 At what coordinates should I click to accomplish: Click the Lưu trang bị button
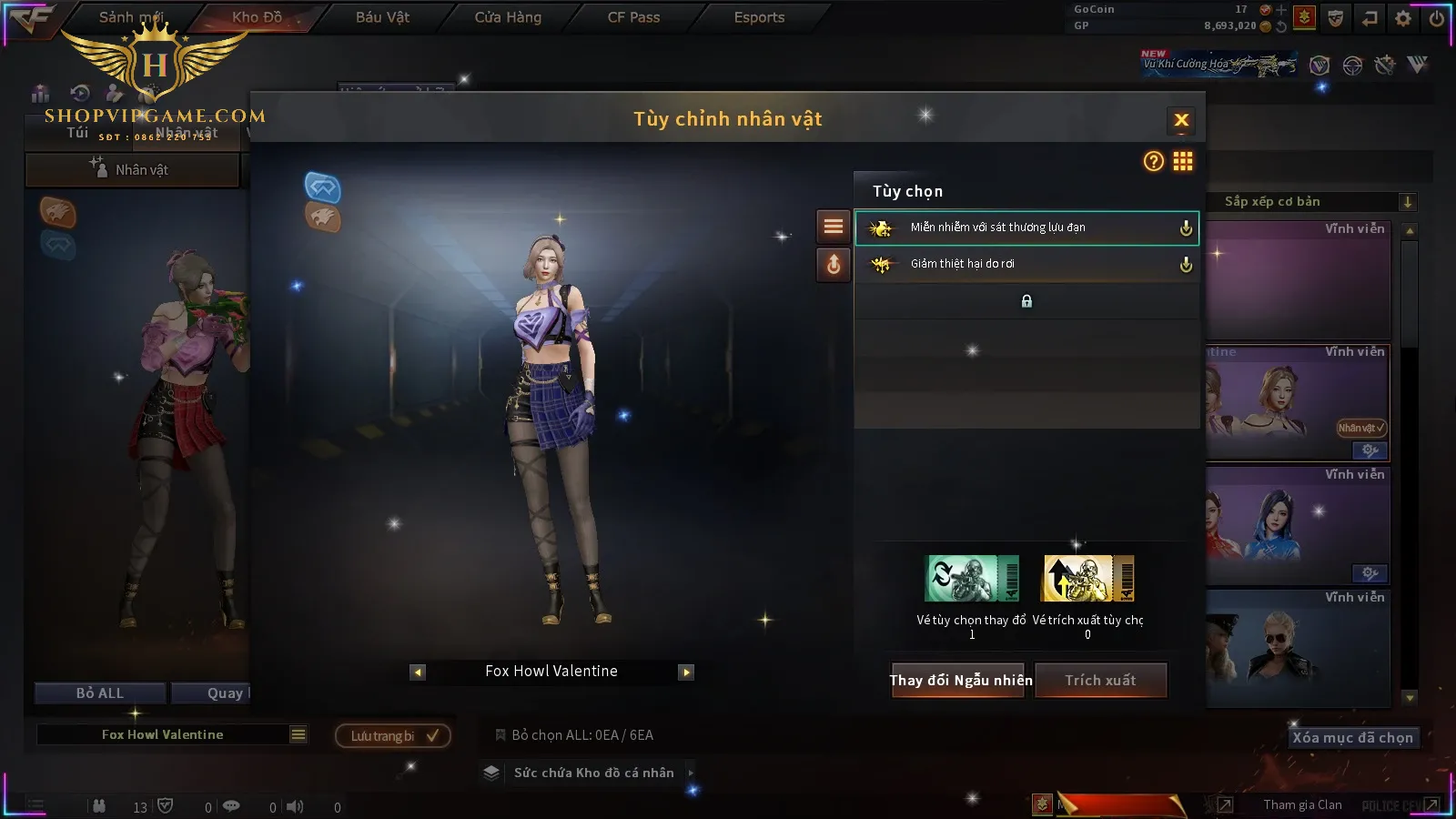coord(393,736)
